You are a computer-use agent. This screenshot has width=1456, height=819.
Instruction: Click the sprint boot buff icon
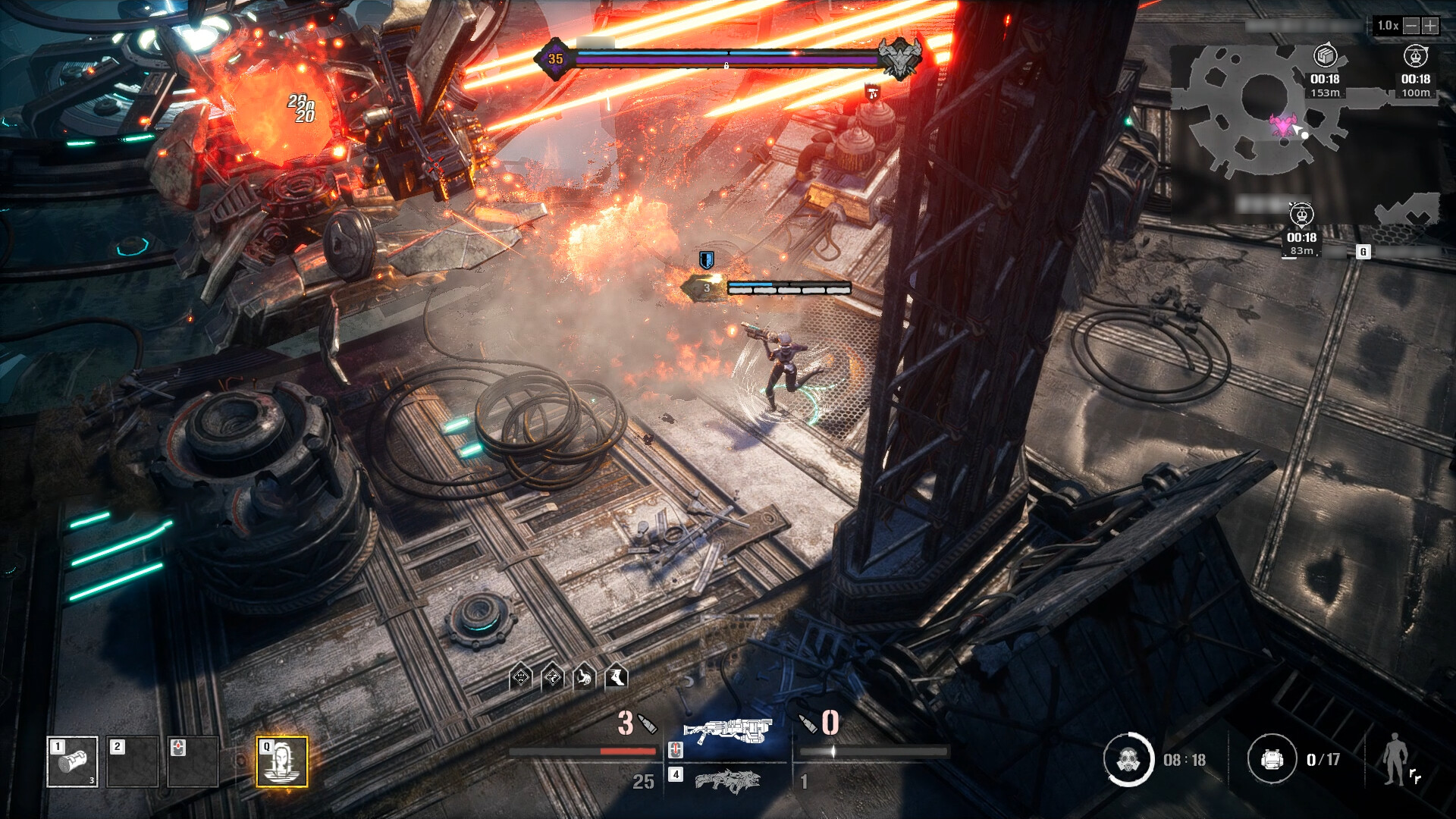[x=618, y=678]
